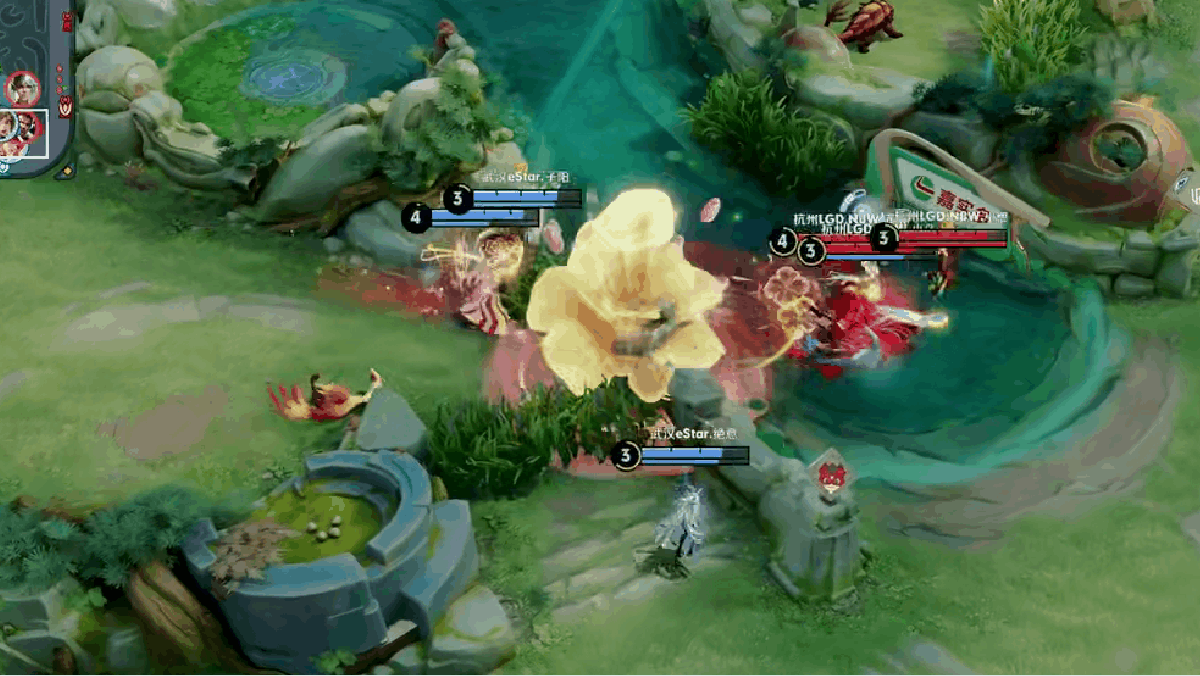Select the lone red-ringed hero portrait on minimap
The width and height of the screenshot is (1200, 676).
21,88
